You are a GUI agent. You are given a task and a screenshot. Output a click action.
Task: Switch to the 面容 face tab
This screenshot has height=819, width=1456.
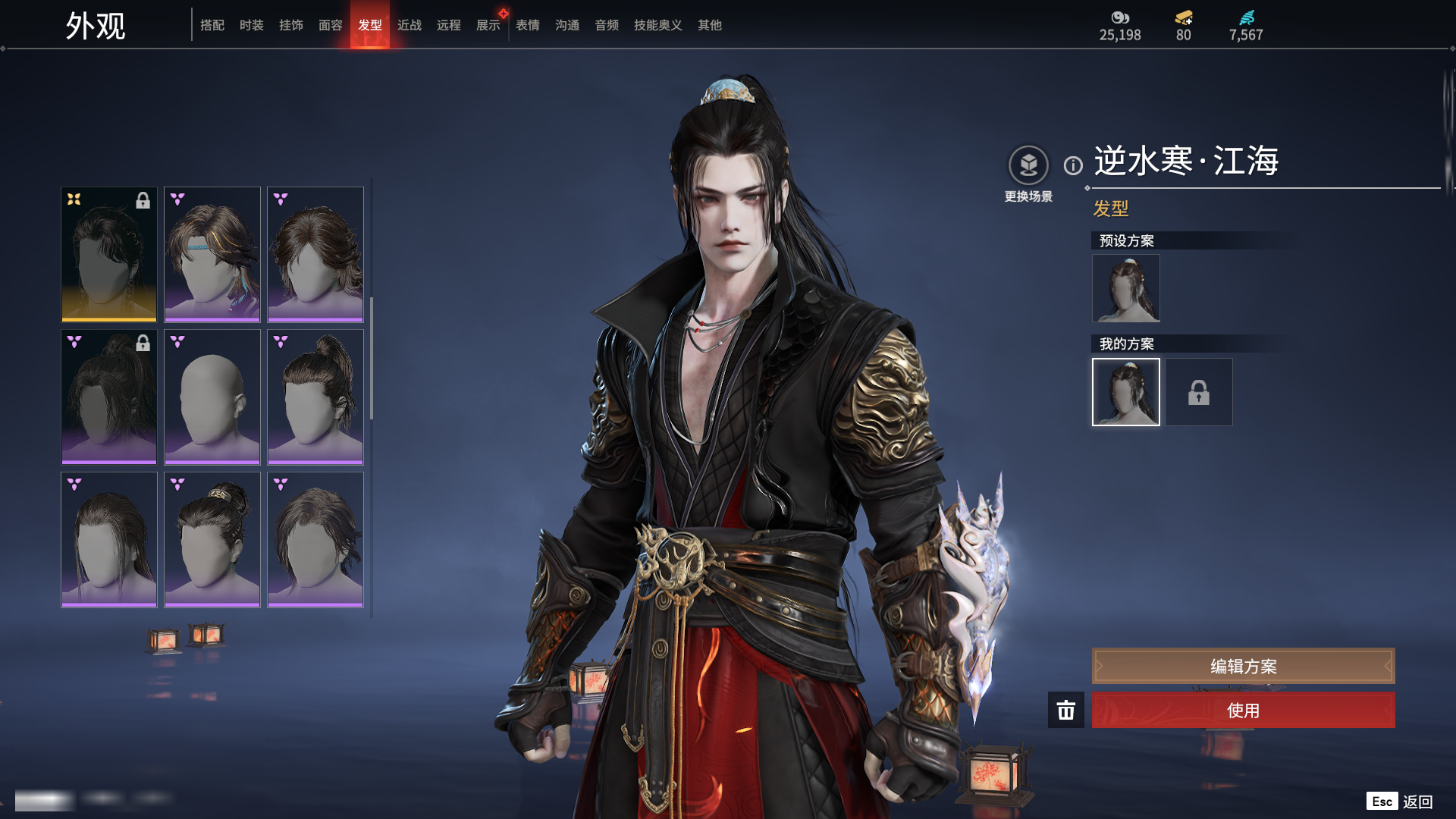pos(331,25)
